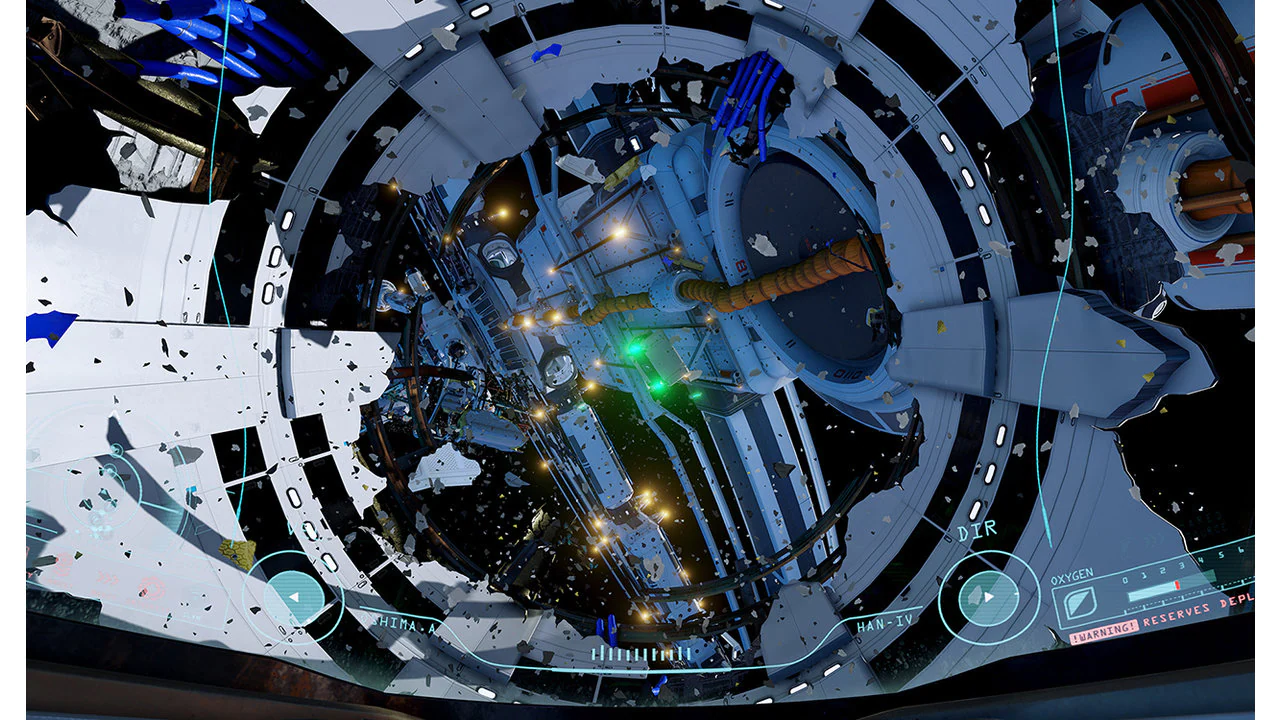The height and width of the screenshot is (720, 1280).
Task: Toggle the HAN-IV waypoint marker
Action: pyautogui.click(x=885, y=623)
